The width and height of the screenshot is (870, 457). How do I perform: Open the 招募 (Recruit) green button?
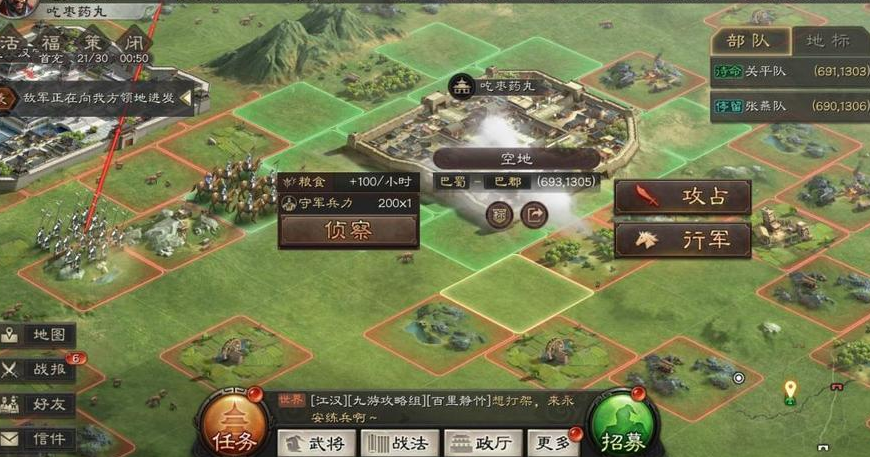622,424
